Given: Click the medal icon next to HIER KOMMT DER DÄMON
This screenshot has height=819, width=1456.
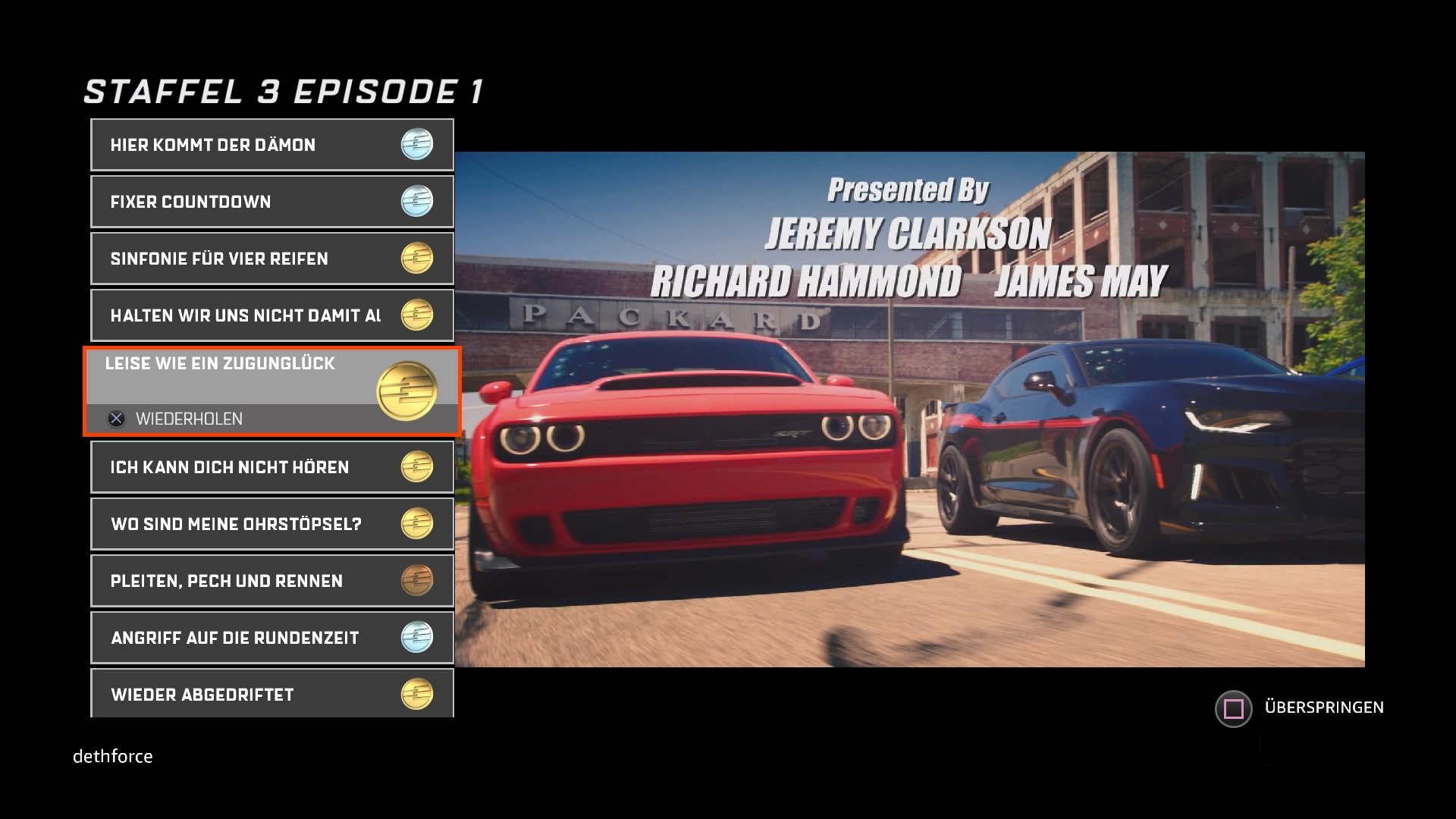Looking at the screenshot, I should coord(416,144).
